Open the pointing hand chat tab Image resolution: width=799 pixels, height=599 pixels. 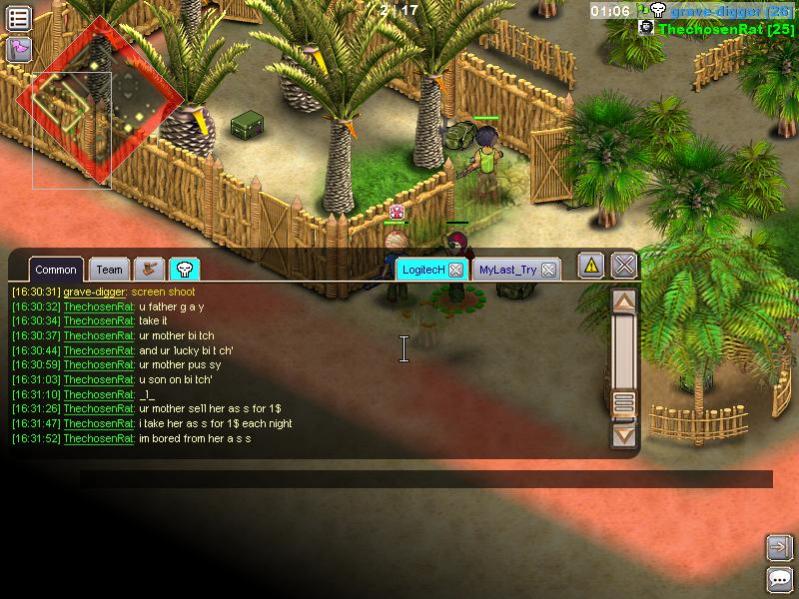150,268
